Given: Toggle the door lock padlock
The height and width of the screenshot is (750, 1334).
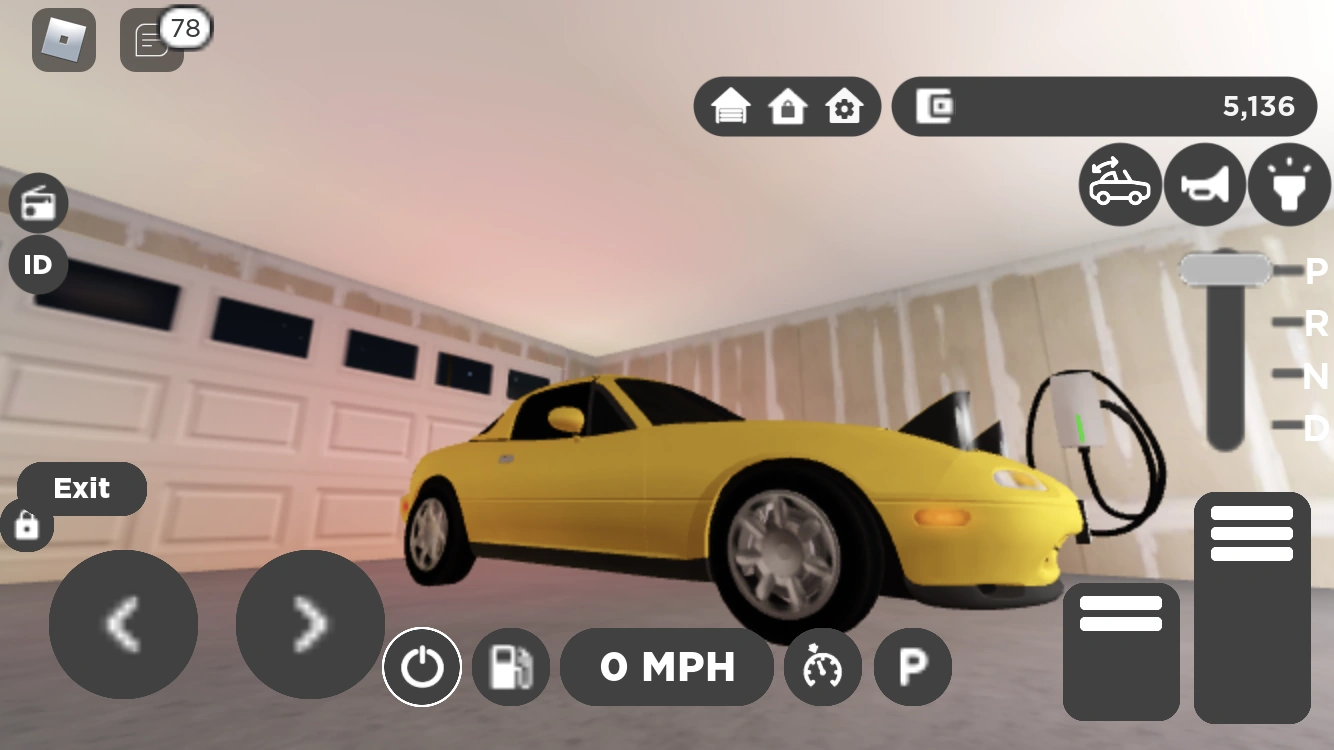Looking at the screenshot, I should pyautogui.click(x=27, y=524).
